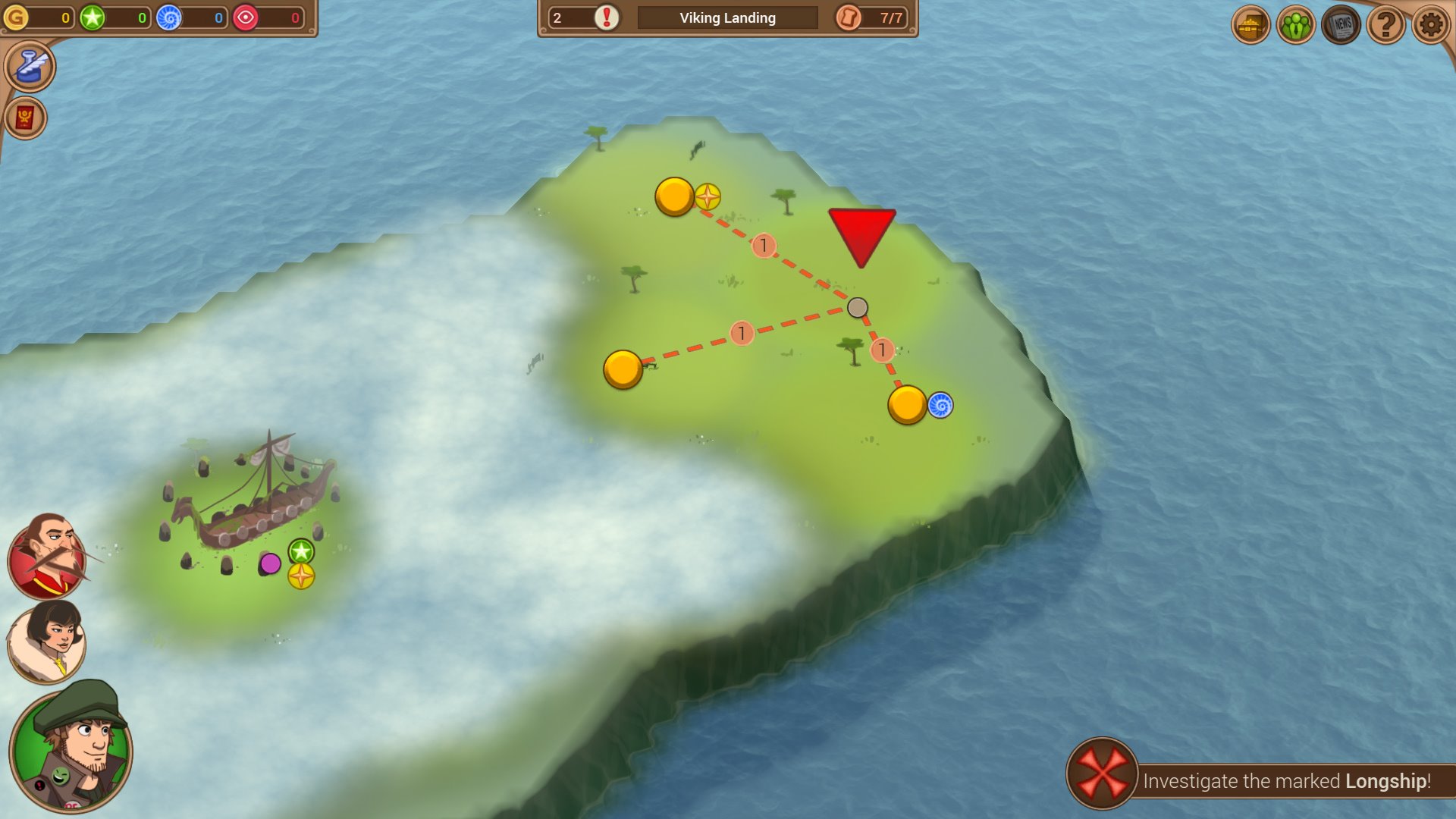Open the red passport book

pyautogui.click(x=25, y=118)
